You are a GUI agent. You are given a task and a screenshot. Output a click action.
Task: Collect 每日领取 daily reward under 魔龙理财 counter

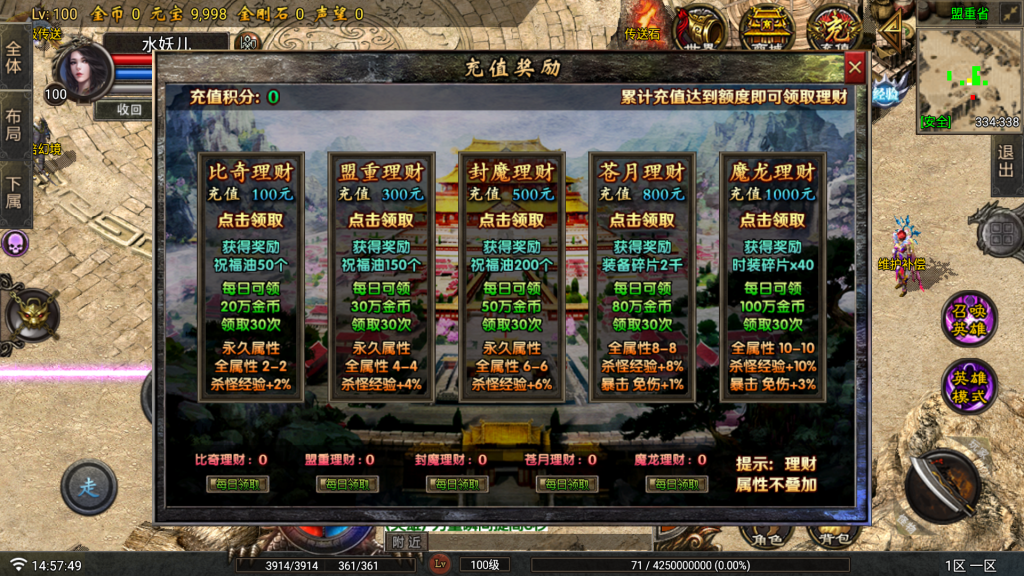pyautogui.click(x=677, y=484)
